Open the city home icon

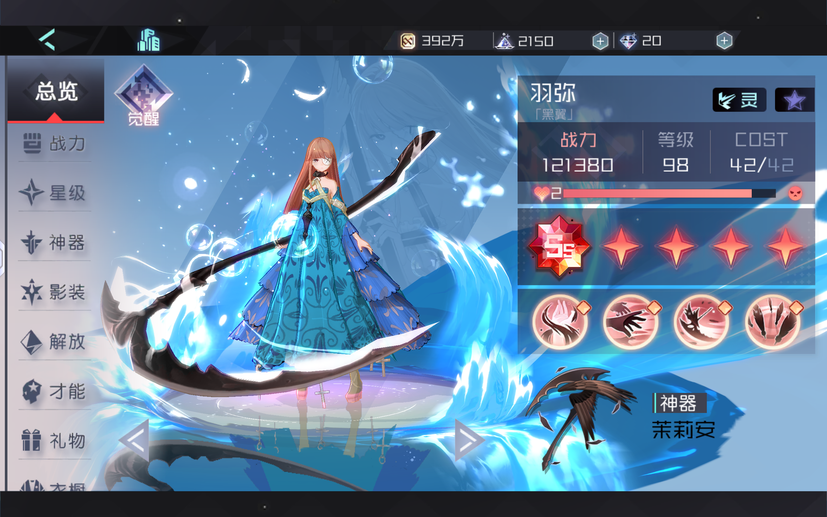(x=149, y=40)
